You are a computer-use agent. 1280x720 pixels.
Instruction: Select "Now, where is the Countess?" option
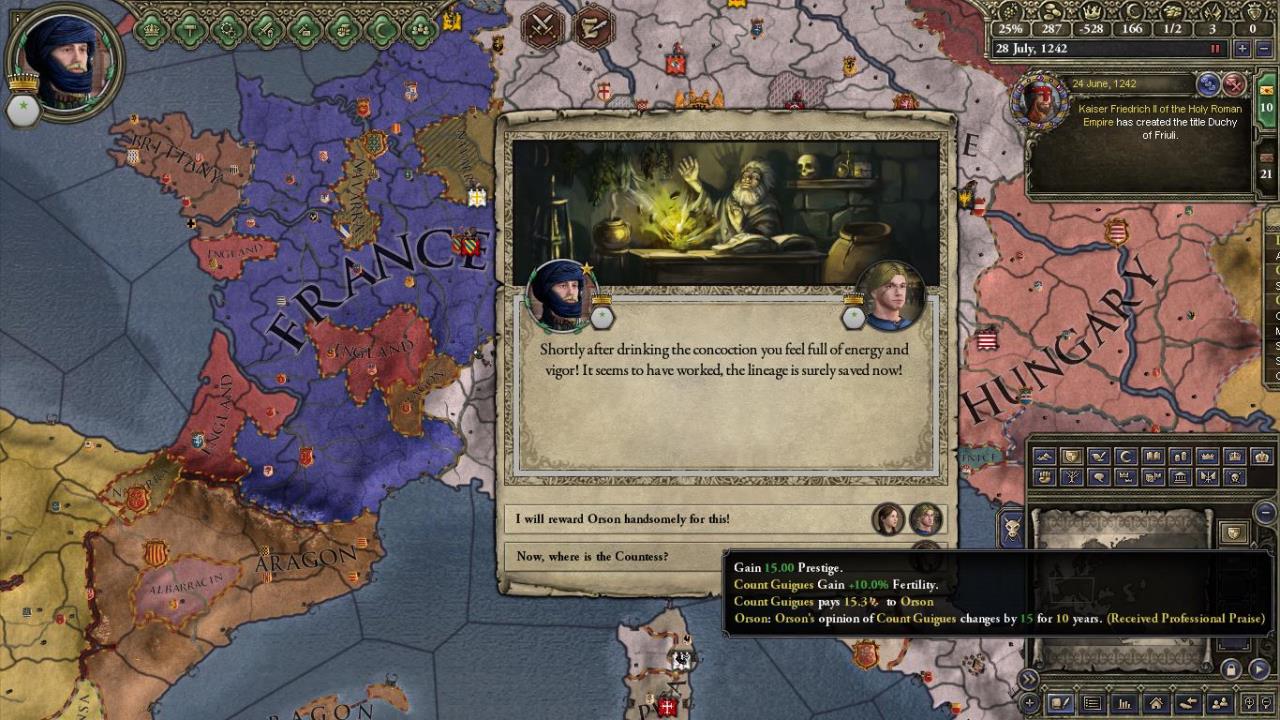click(620, 557)
